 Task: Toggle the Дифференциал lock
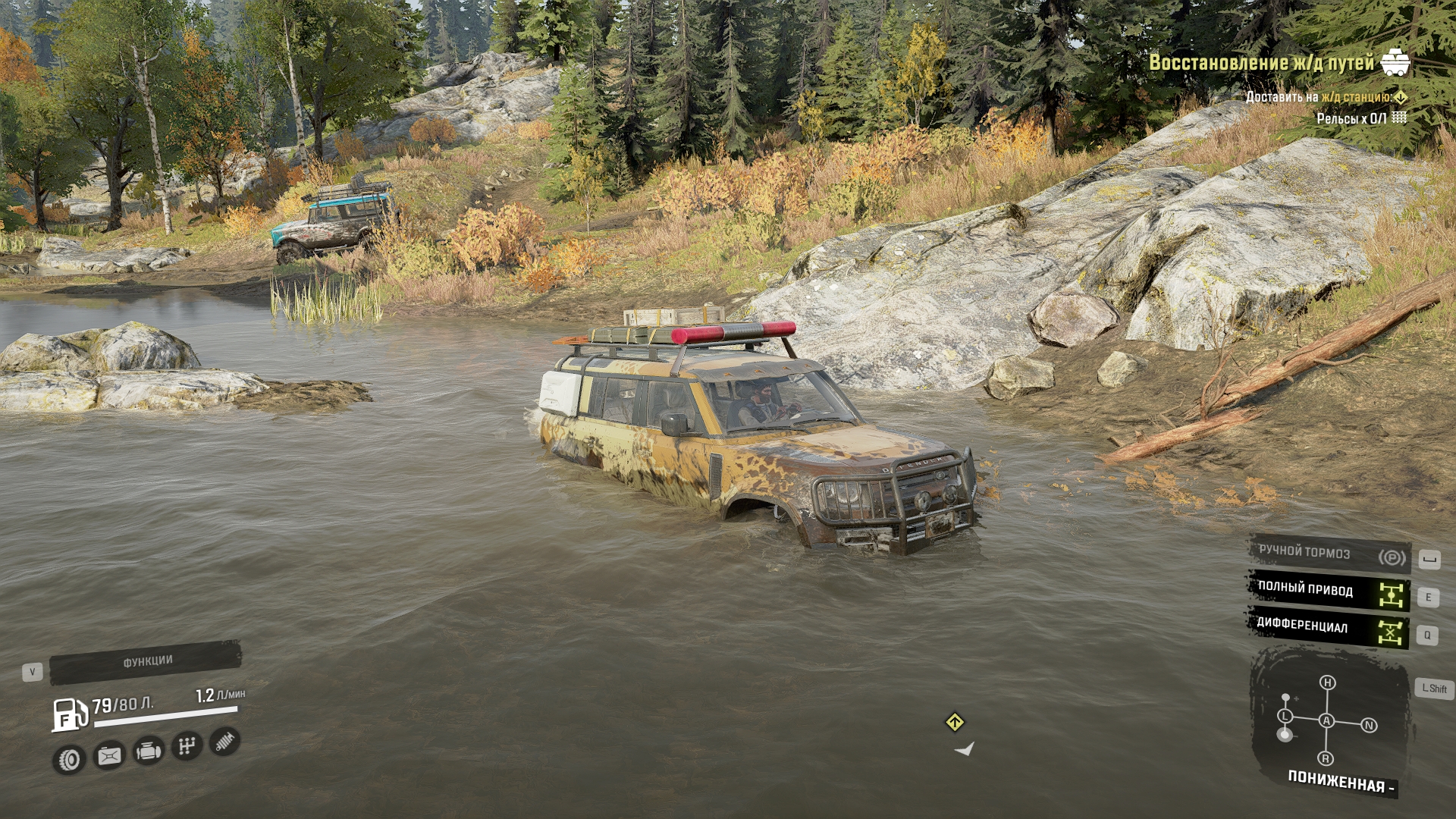tap(1329, 627)
